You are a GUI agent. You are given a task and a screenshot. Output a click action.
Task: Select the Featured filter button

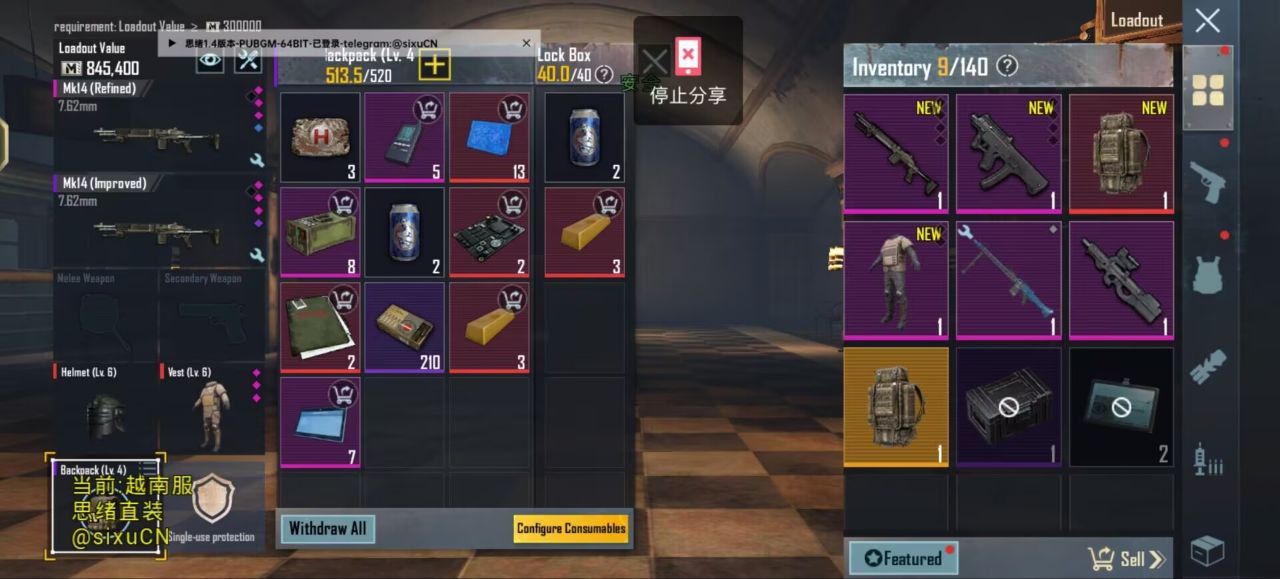903,559
